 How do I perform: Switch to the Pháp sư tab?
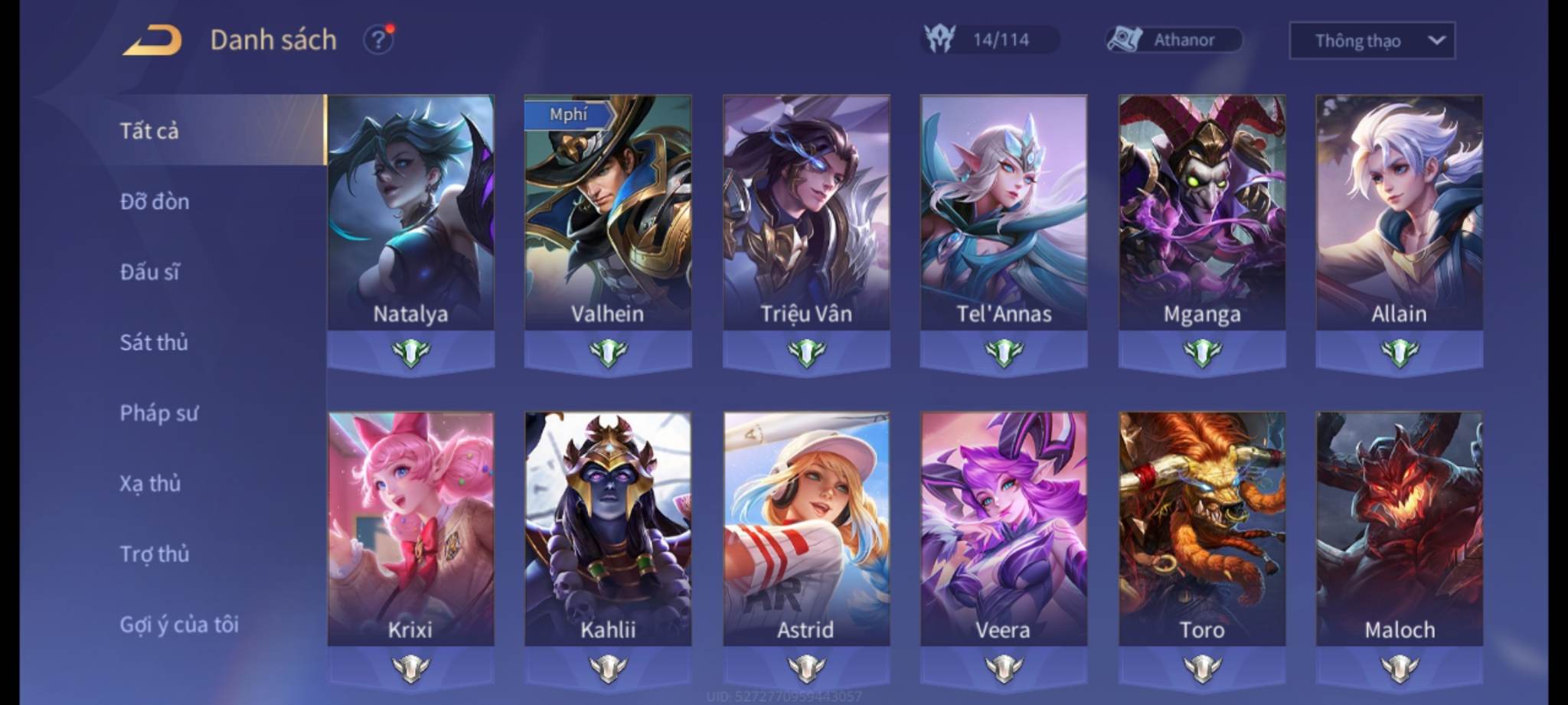point(158,413)
